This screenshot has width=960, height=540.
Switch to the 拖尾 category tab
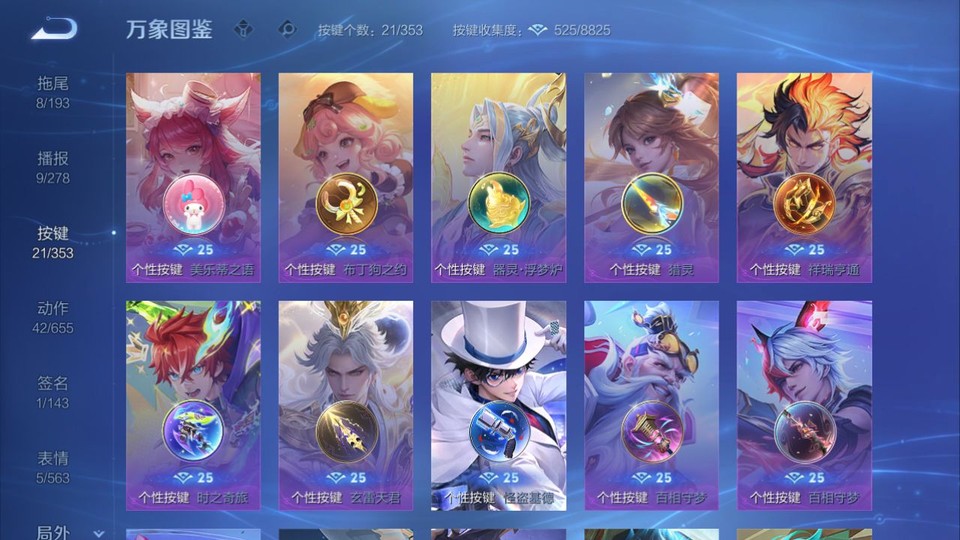[x=53, y=92]
